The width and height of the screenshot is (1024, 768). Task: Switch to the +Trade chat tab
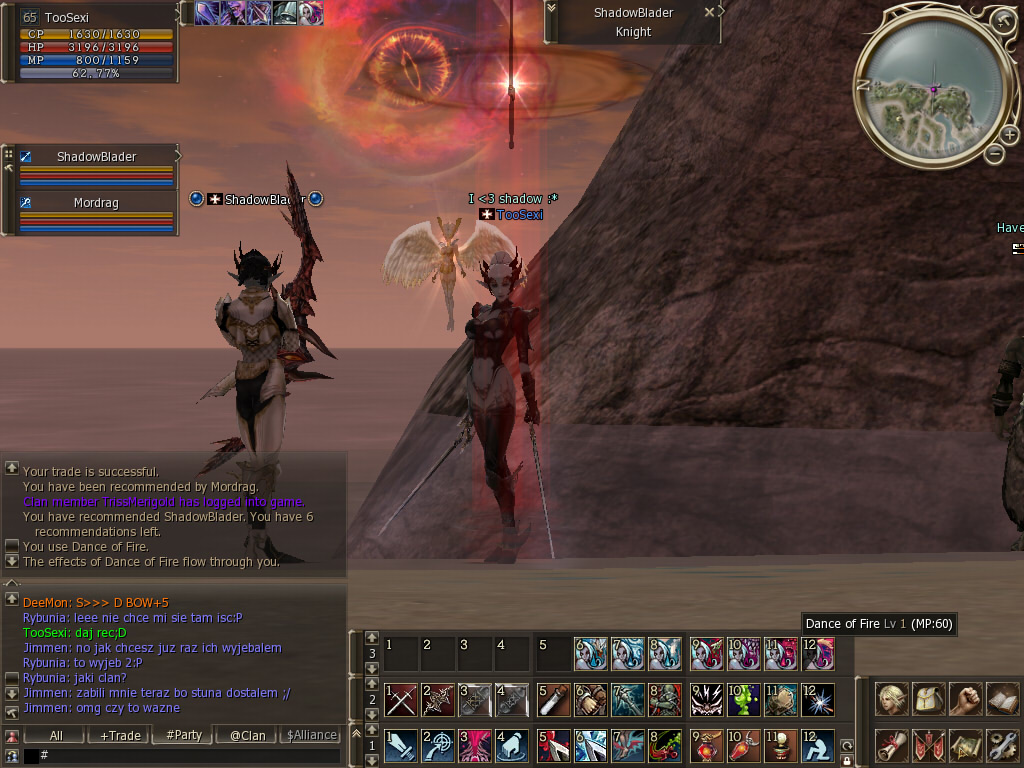coord(120,735)
